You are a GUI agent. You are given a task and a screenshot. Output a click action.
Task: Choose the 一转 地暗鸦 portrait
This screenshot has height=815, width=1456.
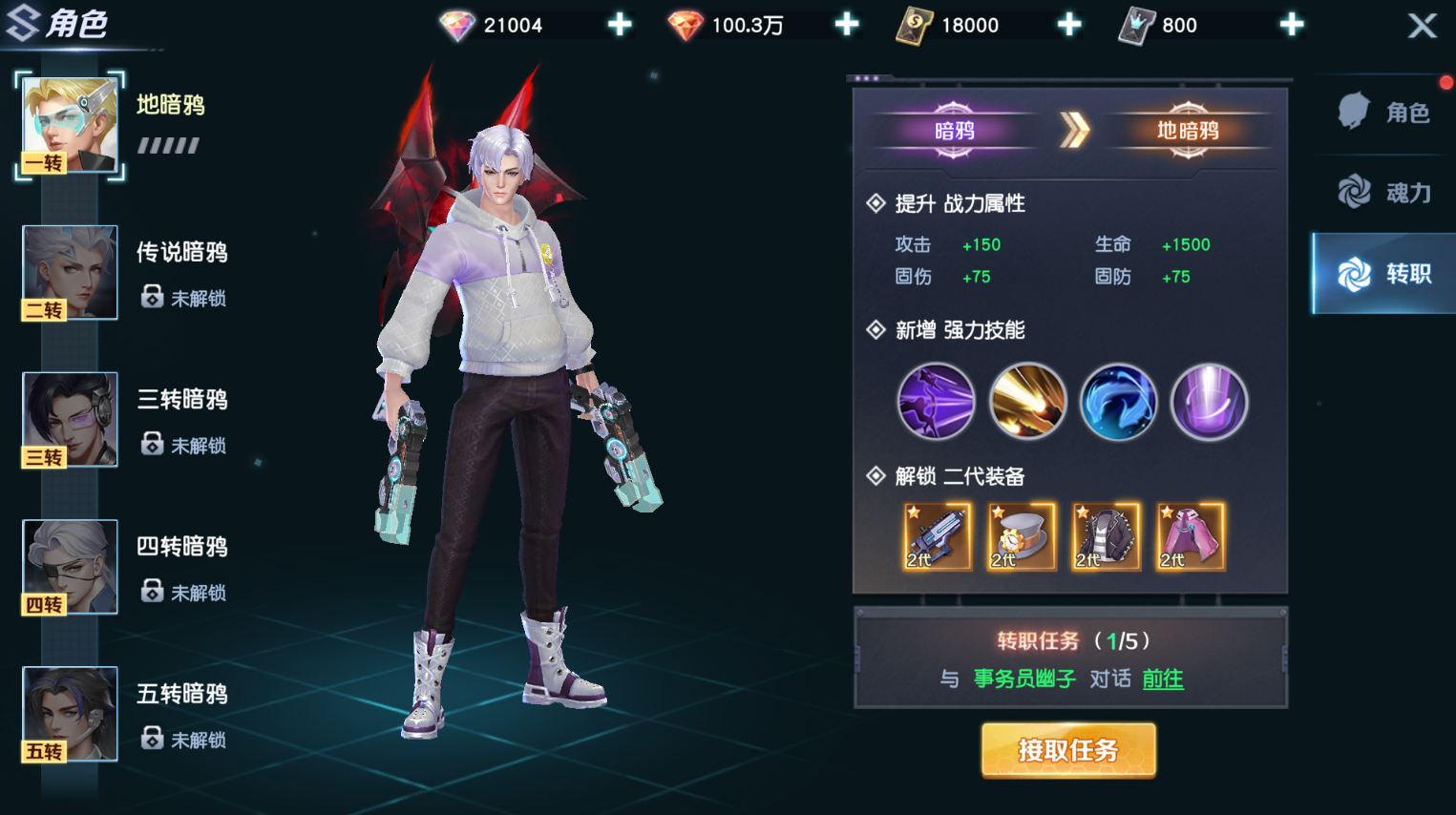[70, 125]
